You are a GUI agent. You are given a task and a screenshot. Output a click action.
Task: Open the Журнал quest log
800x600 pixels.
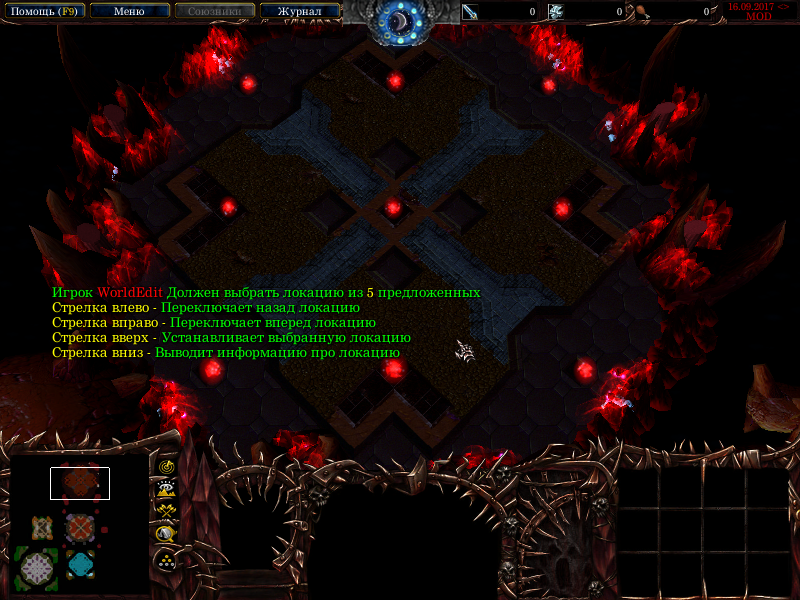coord(299,12)
